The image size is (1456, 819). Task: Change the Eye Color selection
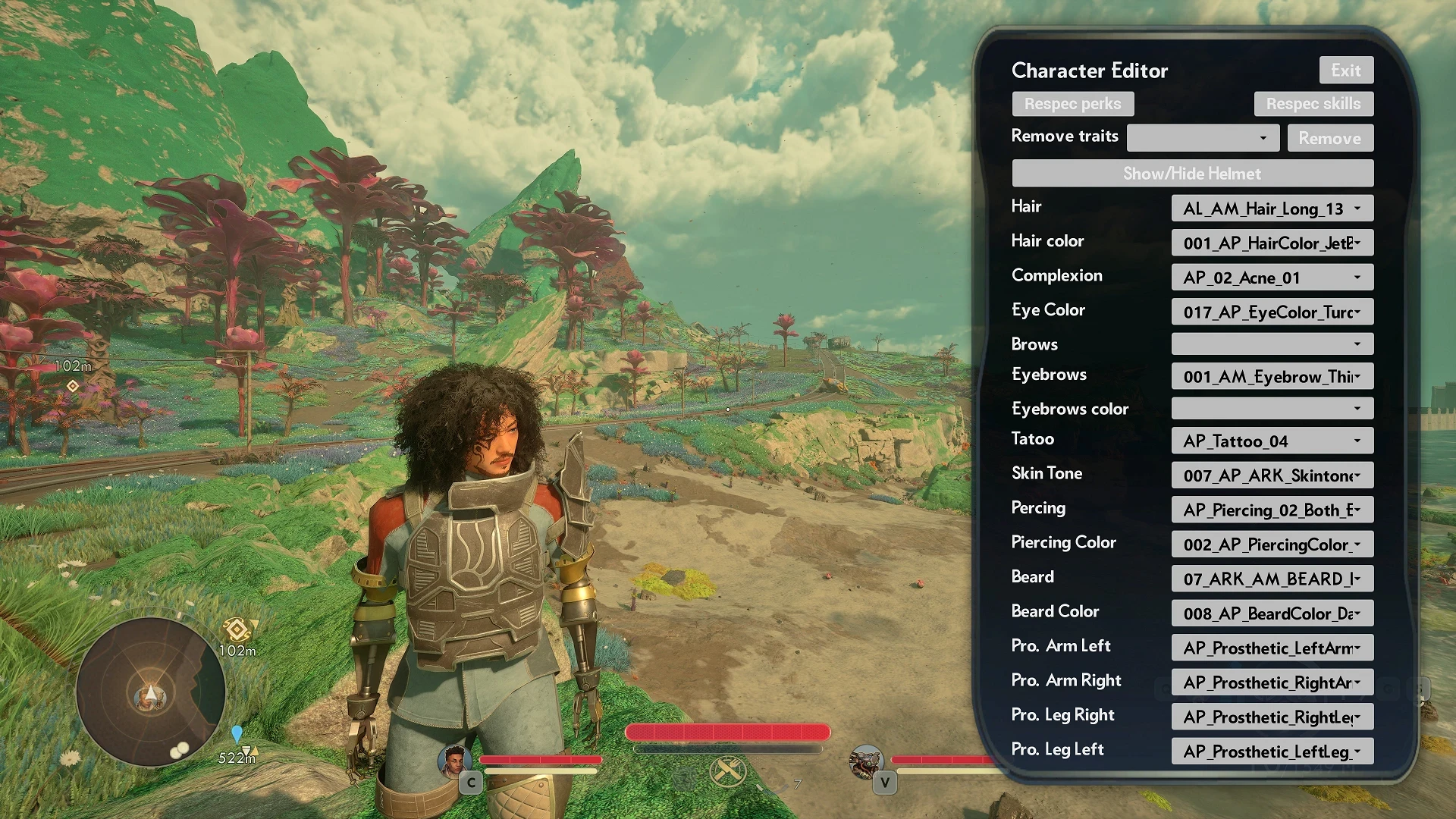tap(1272, 312)
